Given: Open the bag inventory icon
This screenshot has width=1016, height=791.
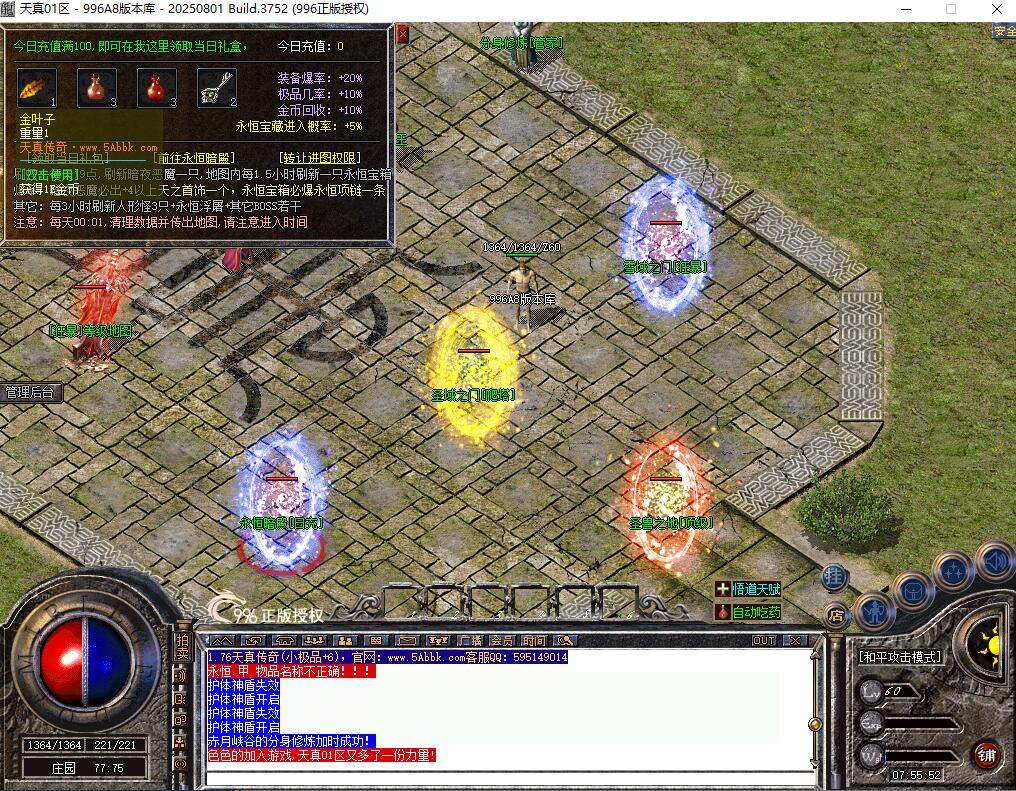Looking at the screenshot, I should pos(913,589).
